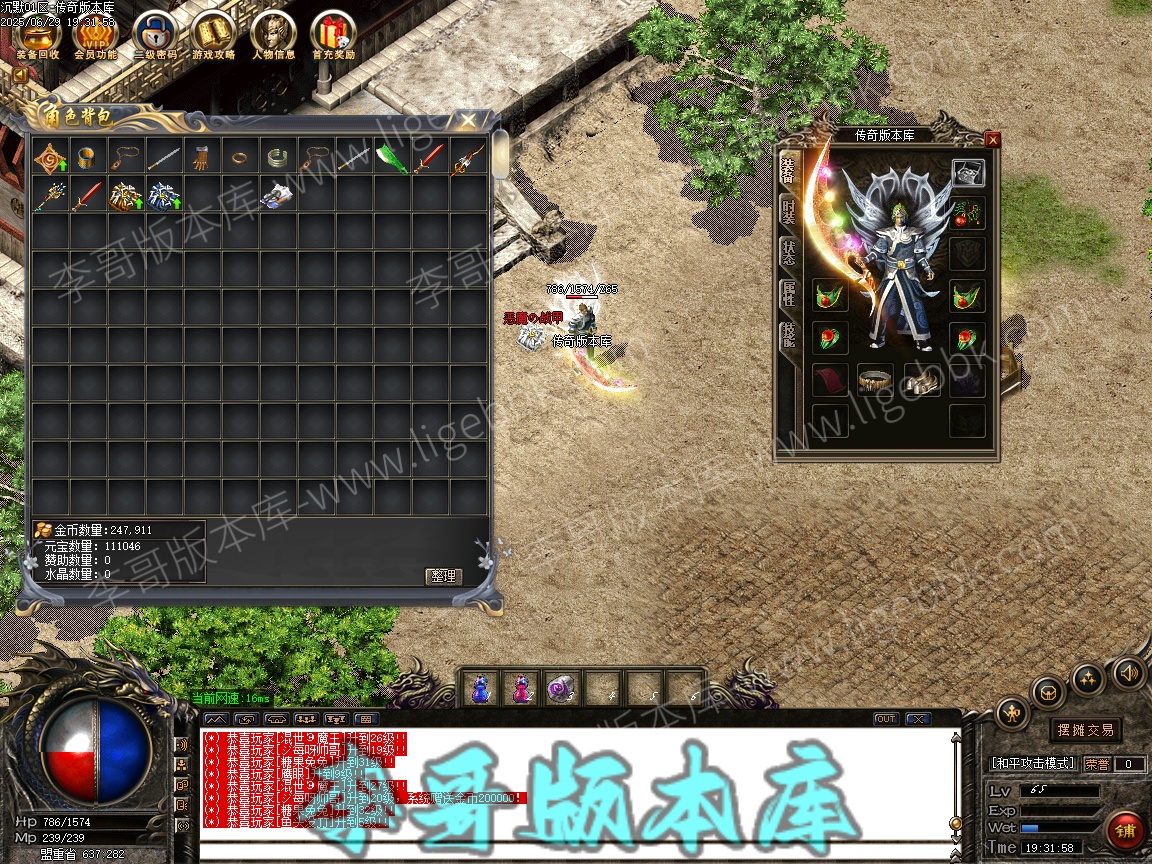This screenshot has height=864, width=1152.
Task: Select the green feather blade in the bag
Action: (x=391, y=157)
